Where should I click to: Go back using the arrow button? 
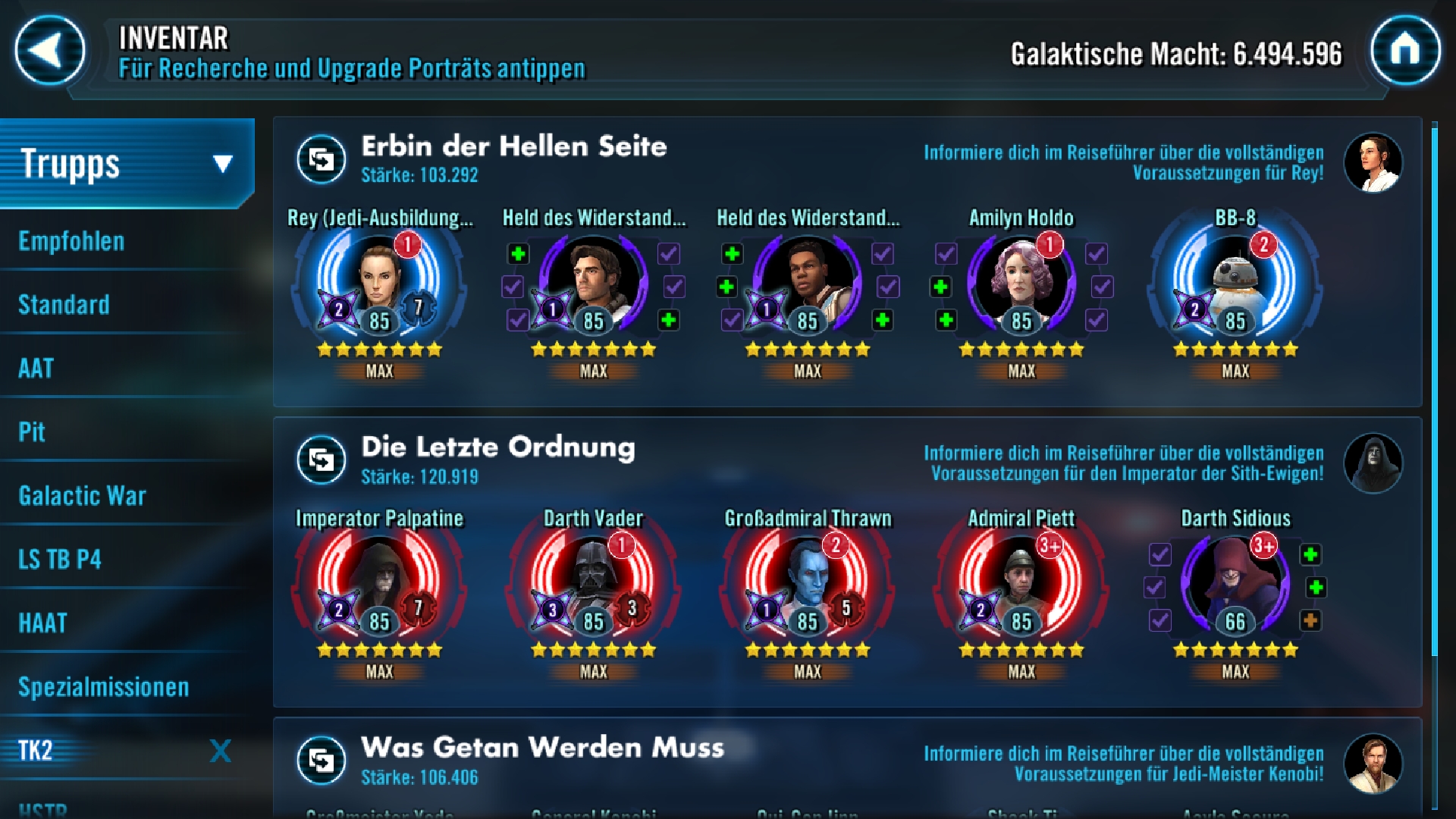(x=50, y=51)
